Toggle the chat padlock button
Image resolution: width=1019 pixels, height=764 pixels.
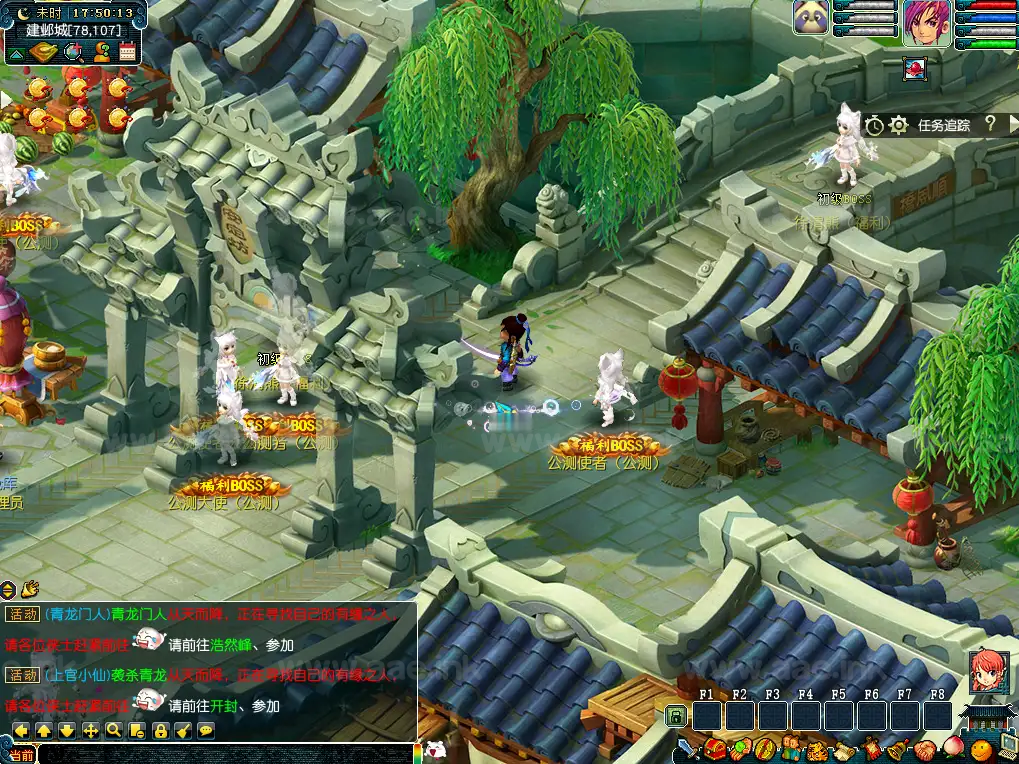[x=160, y=731]
